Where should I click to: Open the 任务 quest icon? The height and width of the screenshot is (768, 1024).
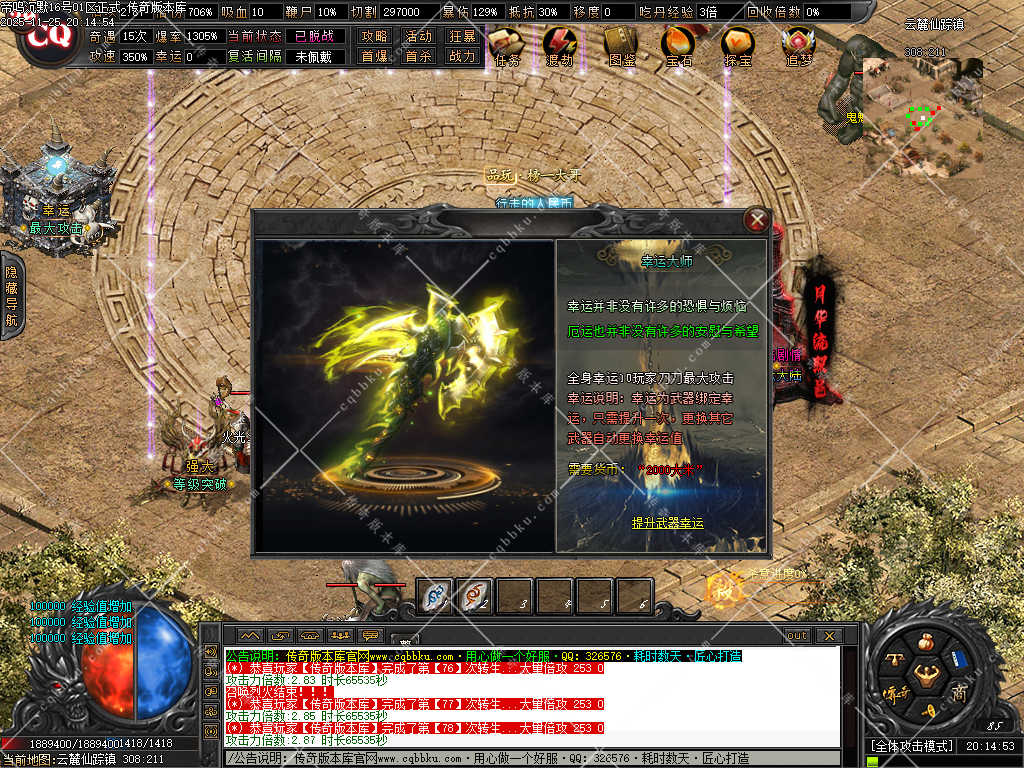tap(508, 45)
